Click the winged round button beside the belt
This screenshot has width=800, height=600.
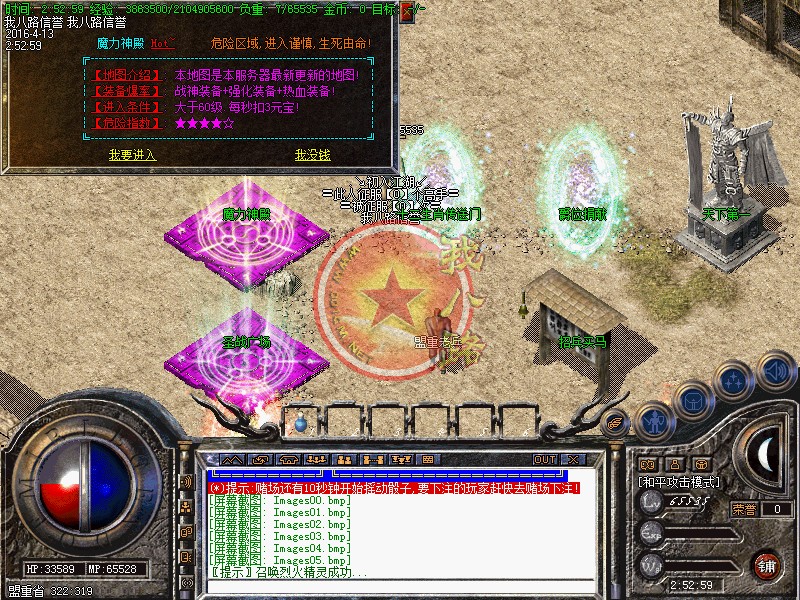[x=616, y=423]
